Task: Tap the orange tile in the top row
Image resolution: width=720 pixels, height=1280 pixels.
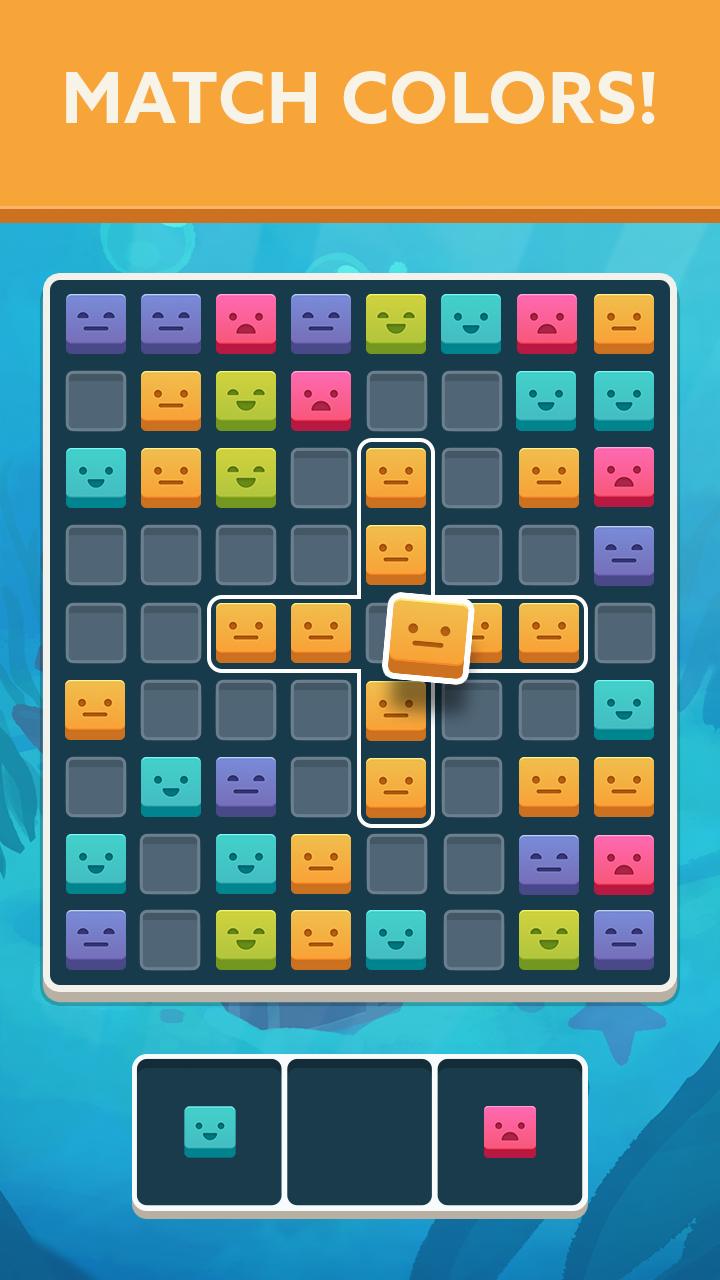Action: [624, 322]
